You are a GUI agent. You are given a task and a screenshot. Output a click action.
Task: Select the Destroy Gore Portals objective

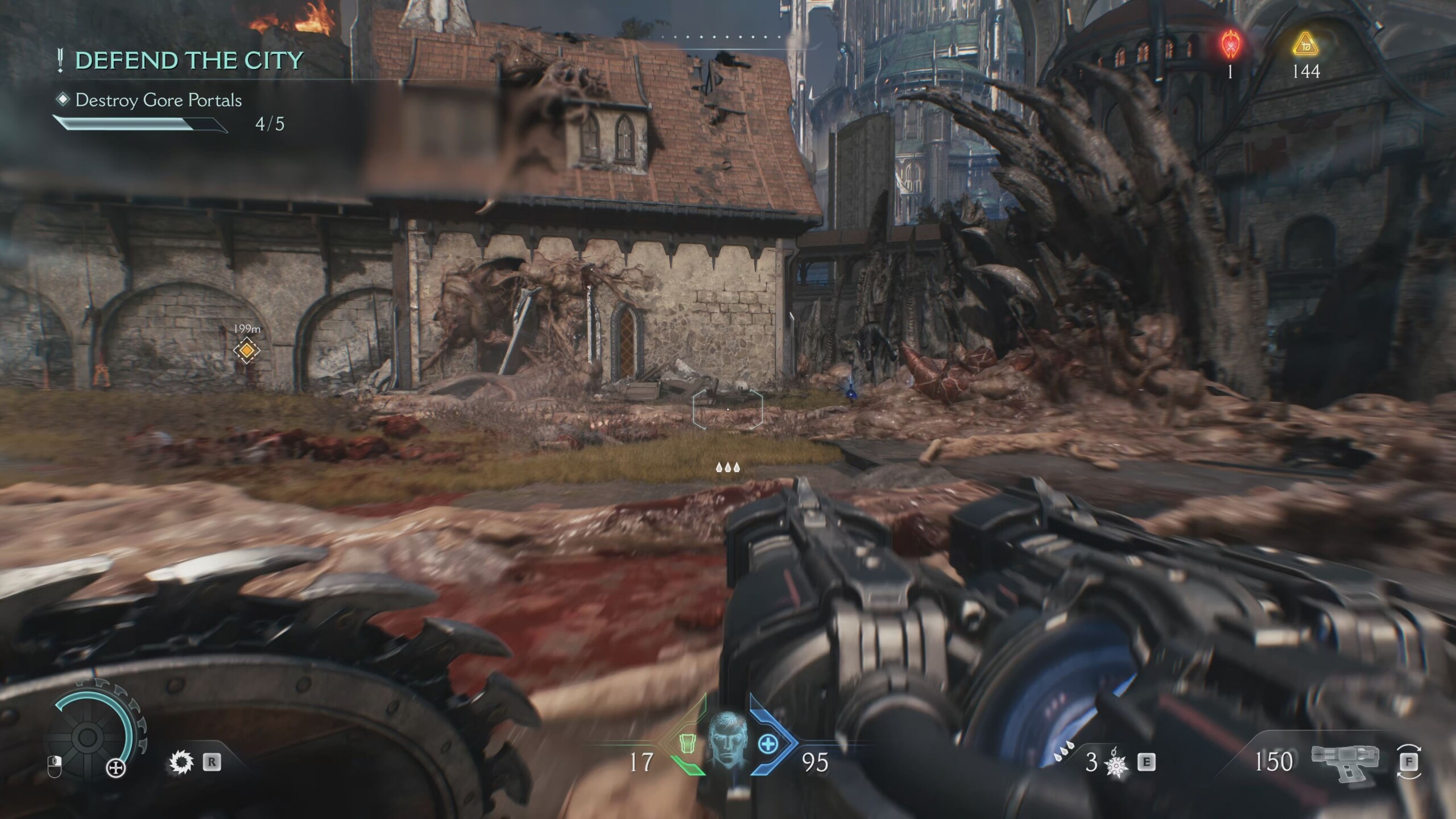click(x=158, y=101)
